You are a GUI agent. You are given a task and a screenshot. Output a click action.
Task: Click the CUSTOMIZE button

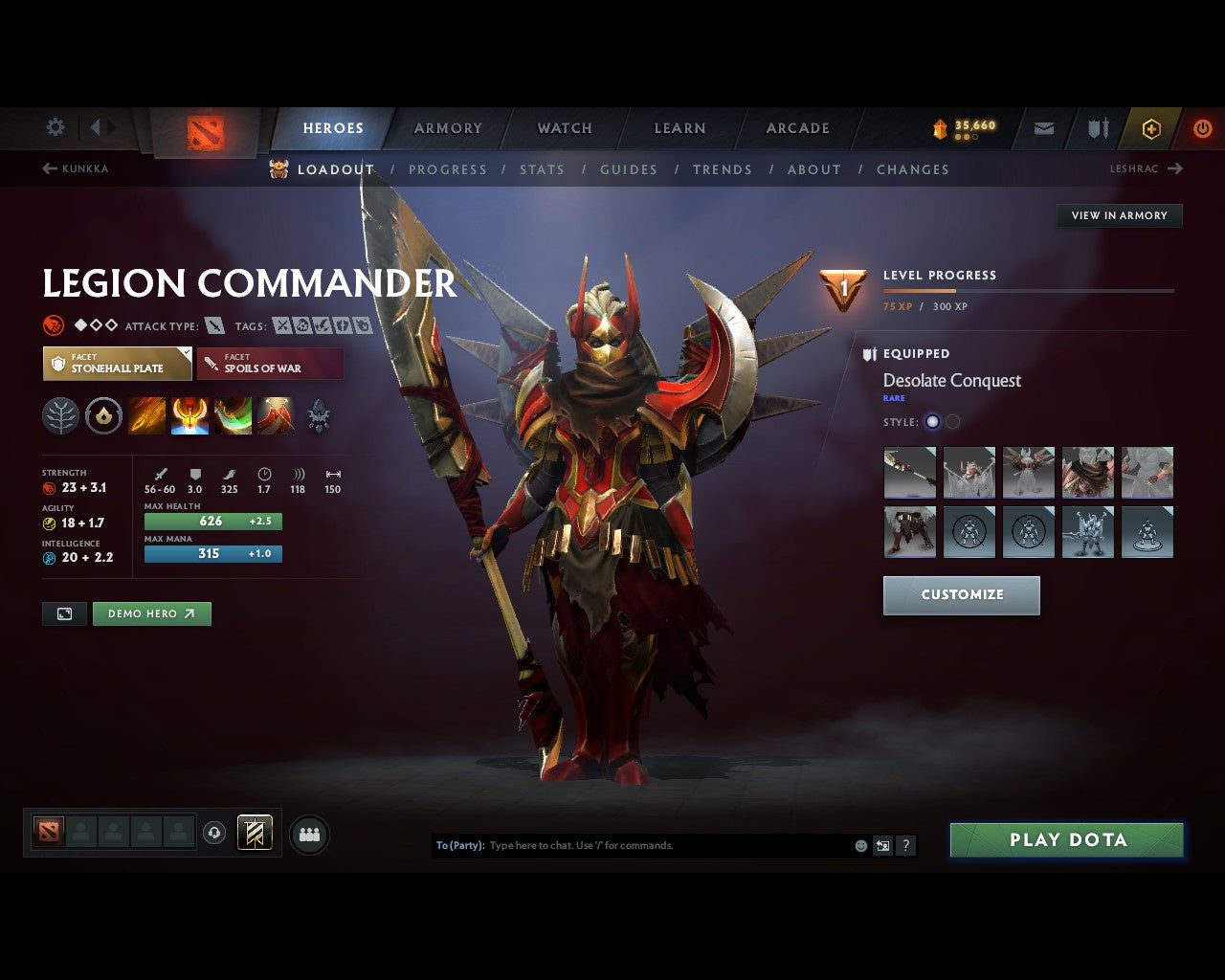click(961, 594)
